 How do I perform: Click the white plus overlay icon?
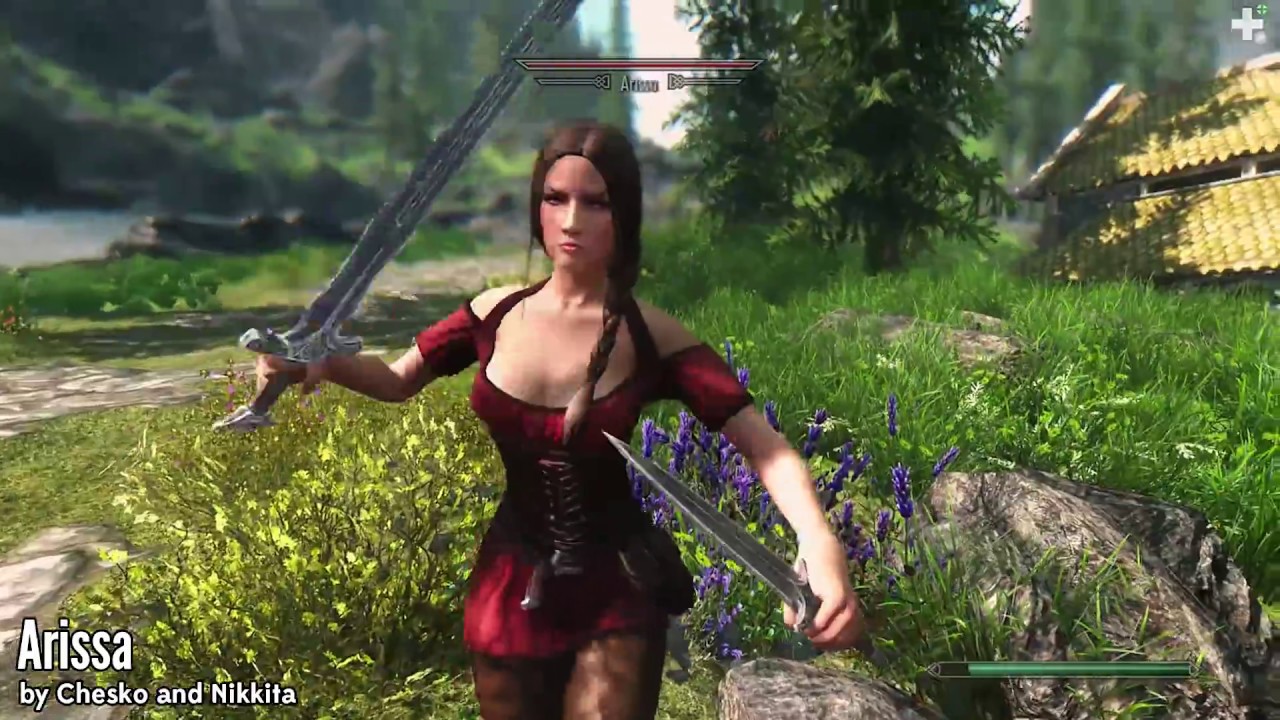click(x=1247, y=24)
